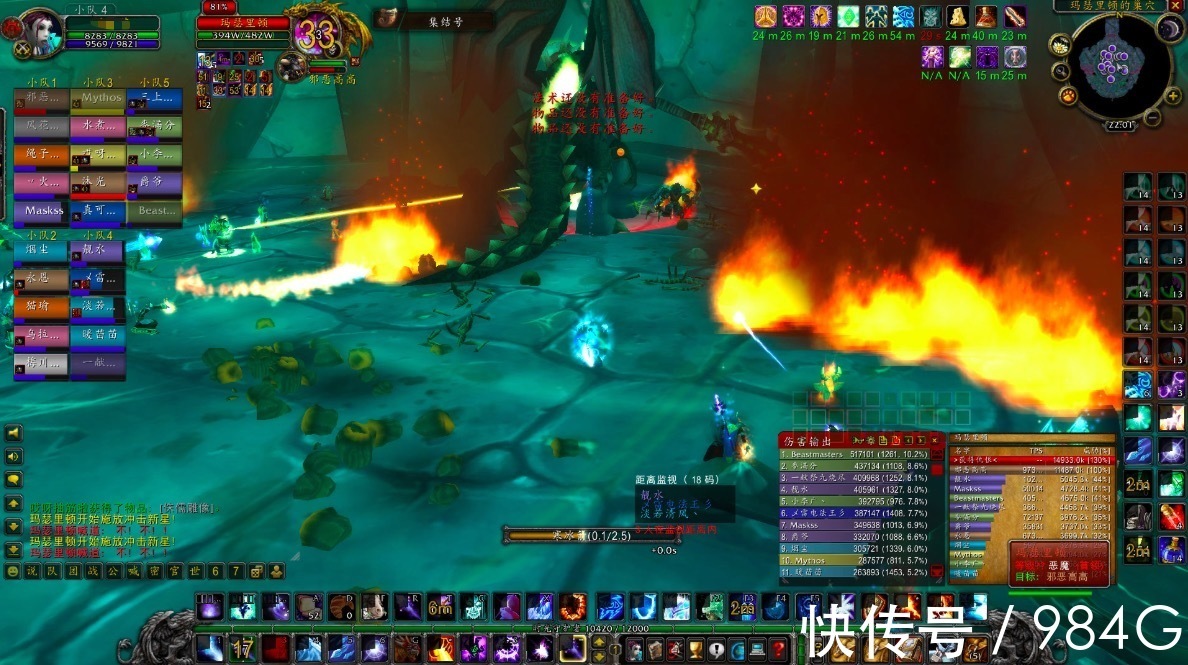Image resolution: width=1188 pixels, height=665 pixels.
Task: Open the 集结号 addon bar
Action: pyautogui.click(x=432, y=19)
